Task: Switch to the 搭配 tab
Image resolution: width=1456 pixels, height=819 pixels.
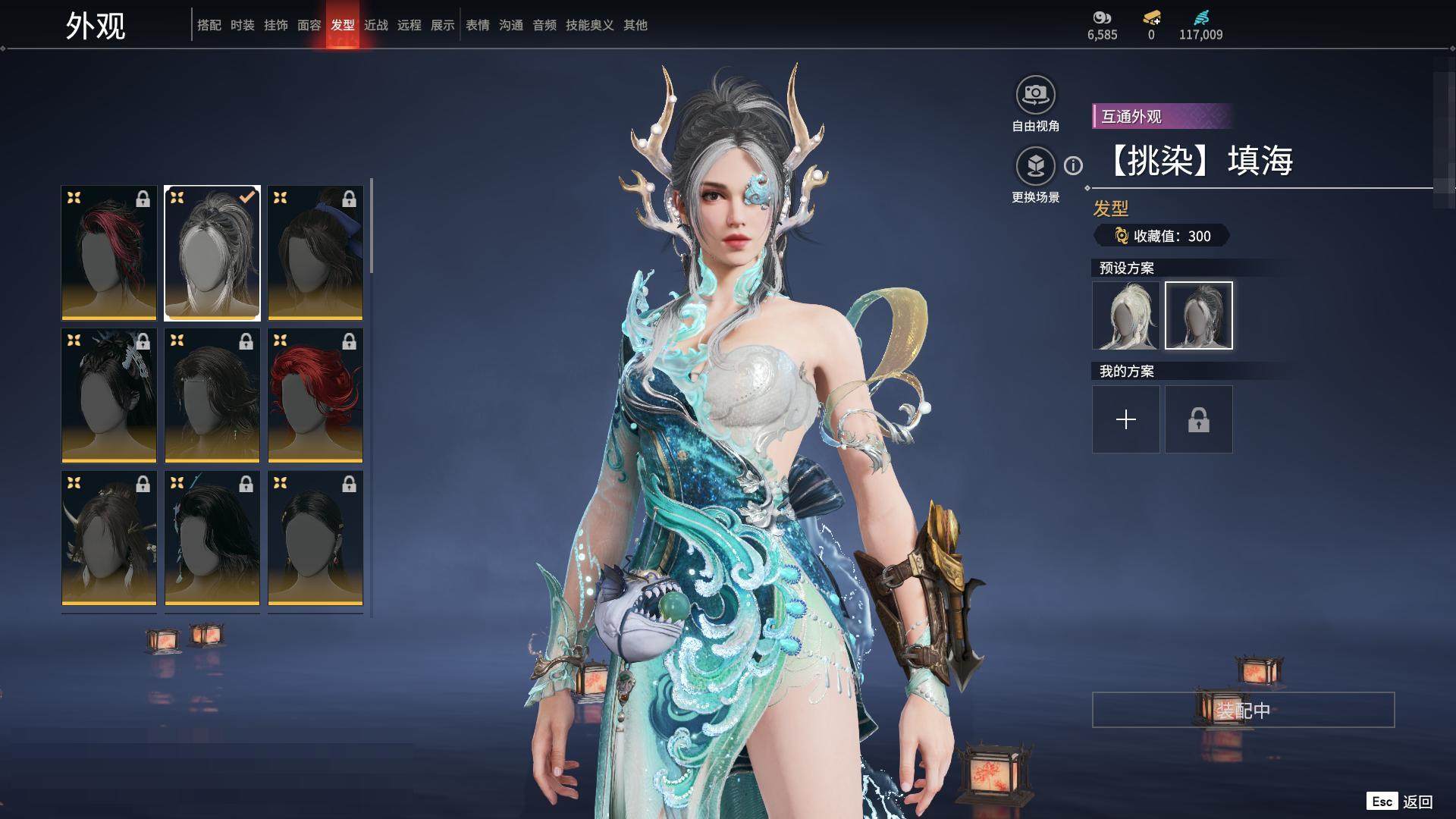Action: (209, 25)
